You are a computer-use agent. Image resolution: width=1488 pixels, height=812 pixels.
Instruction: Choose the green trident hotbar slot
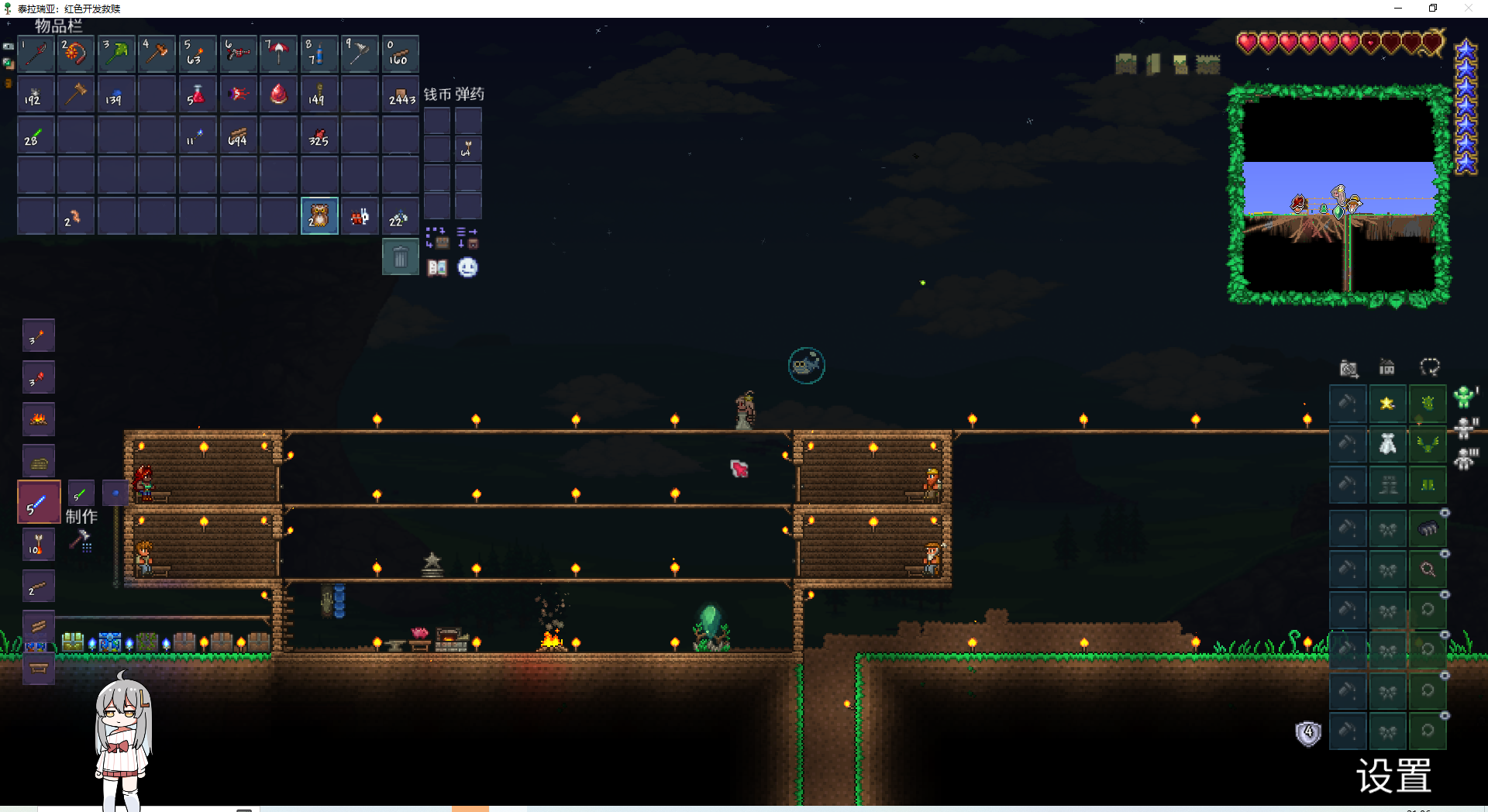tap(118, 53)
